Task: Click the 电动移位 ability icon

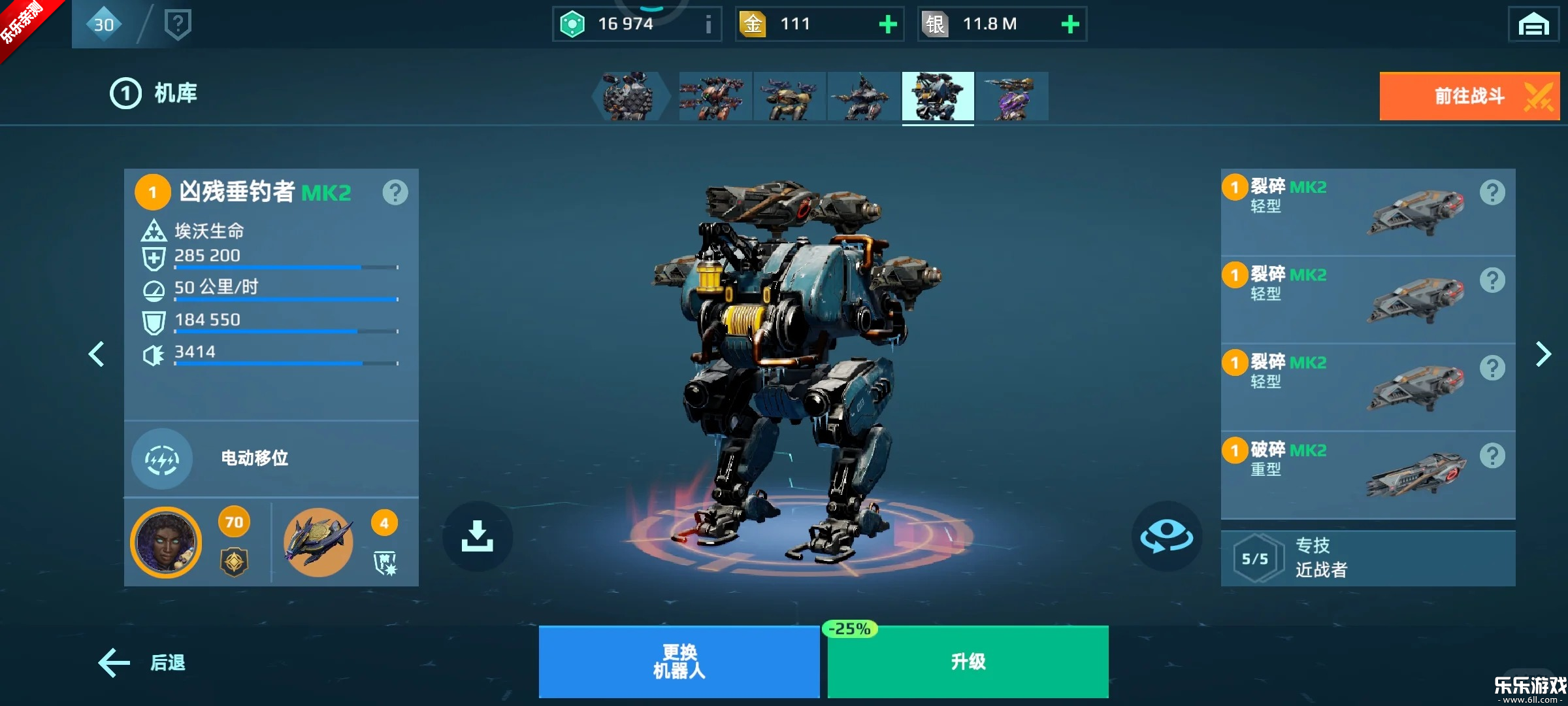Action: [162, 459]
